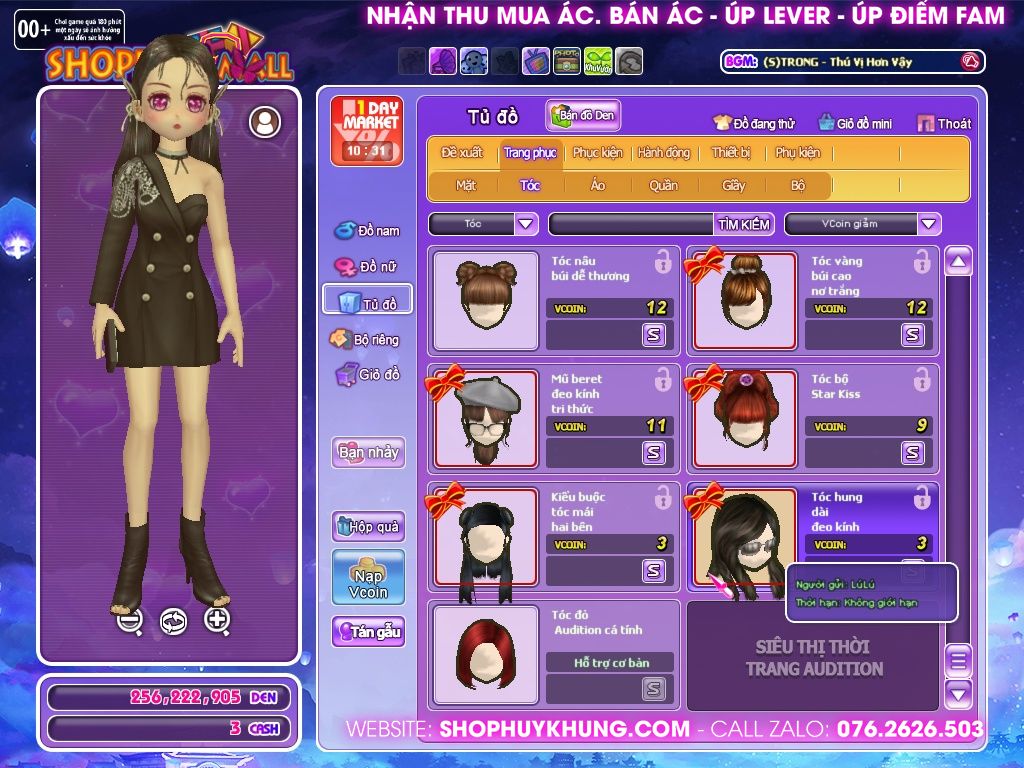The height and width of the screenshot is (768, 1024).
Task: Open the Hộp quà gift box
Action: click(368, 526)
